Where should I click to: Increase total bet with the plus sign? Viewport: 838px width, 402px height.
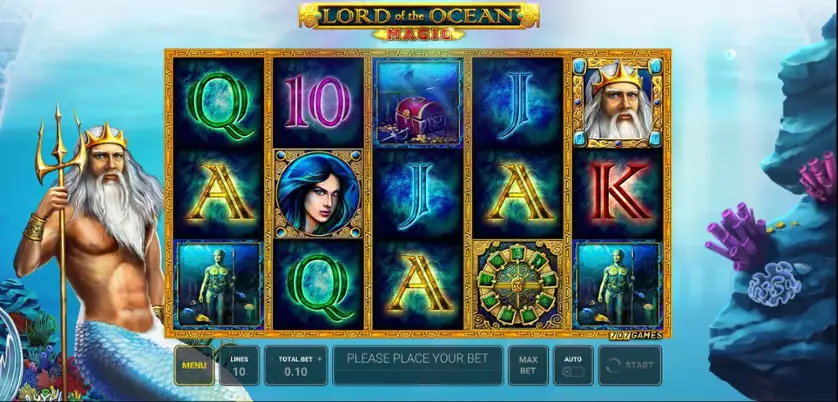pyautogui.click(x=318, y=357)
